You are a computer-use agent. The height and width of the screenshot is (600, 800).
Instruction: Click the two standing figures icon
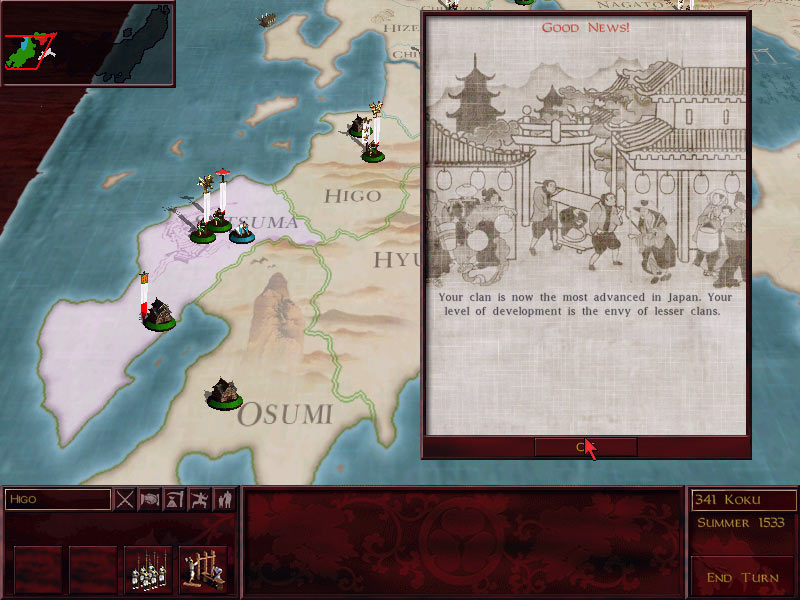coord(225,499)
